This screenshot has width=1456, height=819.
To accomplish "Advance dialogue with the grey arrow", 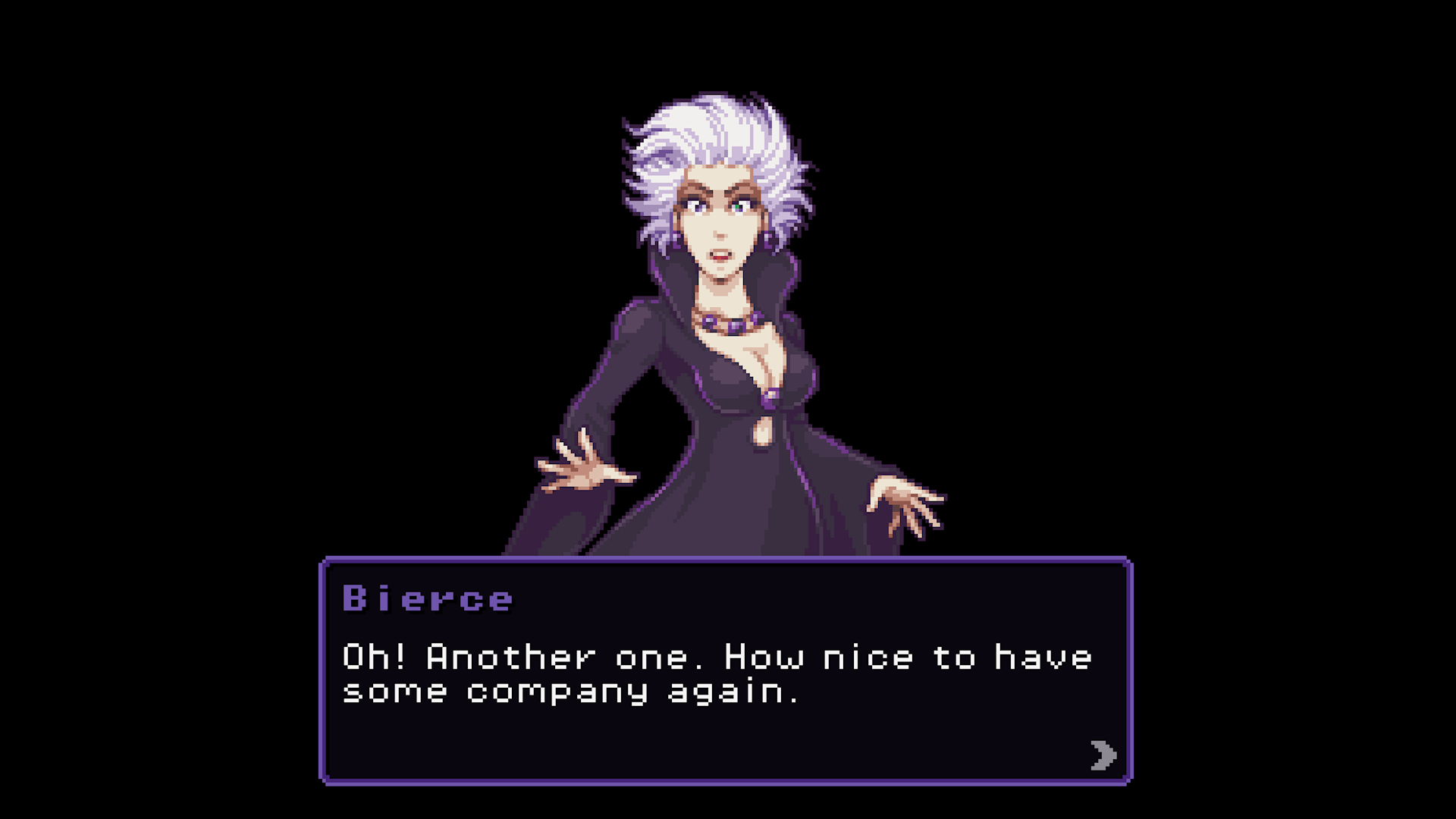I will 1103,755.
